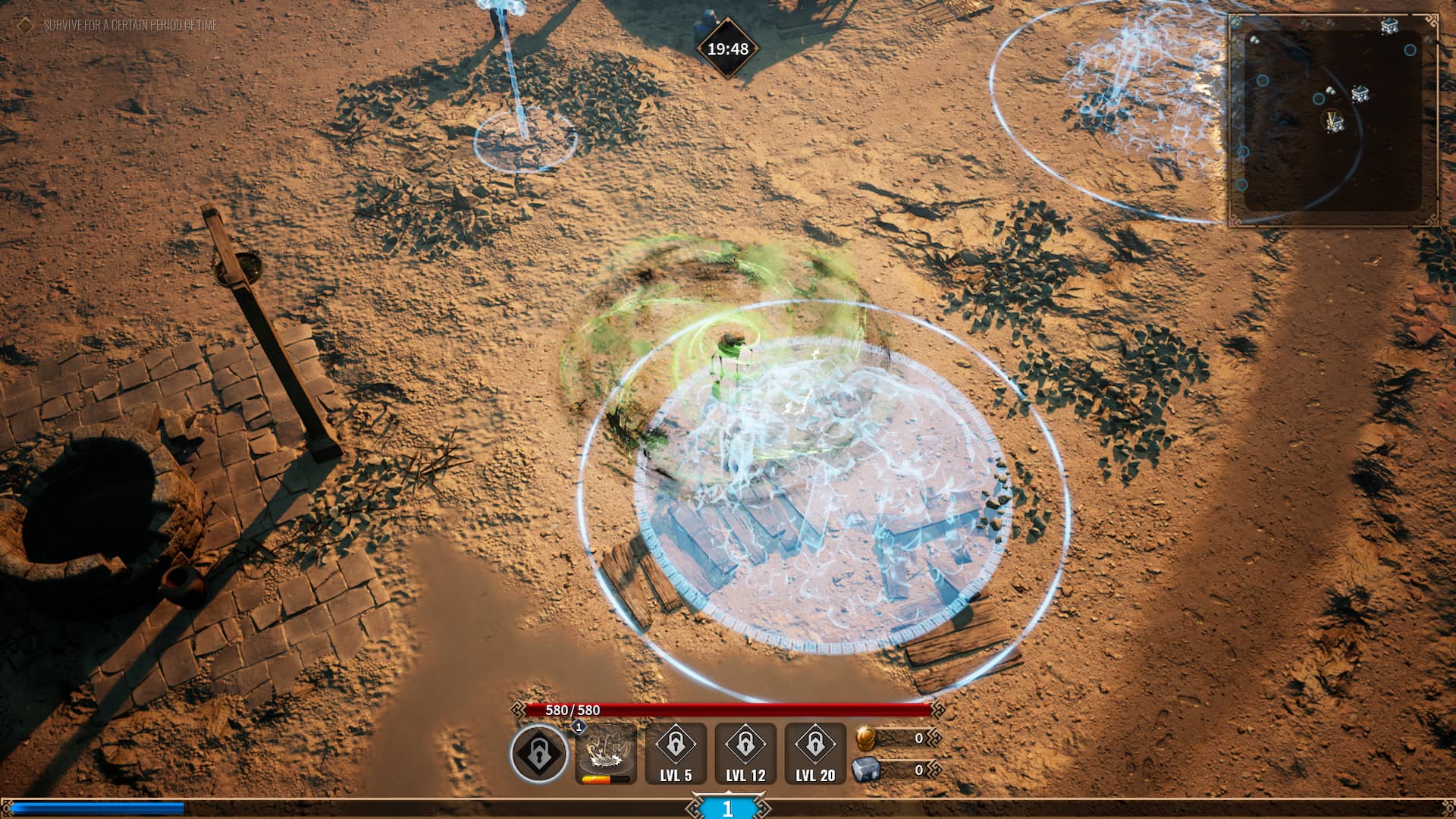Screen dimensions: 1456x819
Task: Click the LVL 12 locked skill slot
Action: point(745,751)
